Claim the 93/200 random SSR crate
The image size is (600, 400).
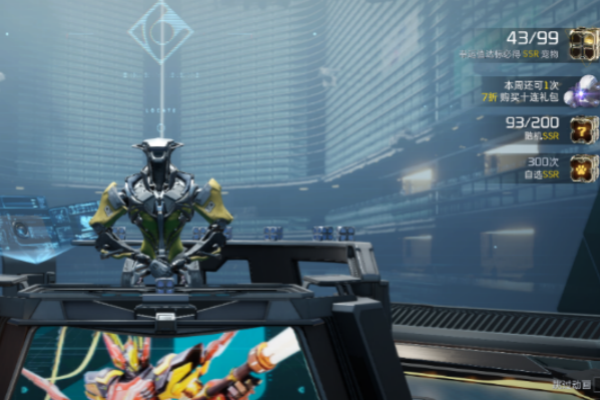pos(583,129)
